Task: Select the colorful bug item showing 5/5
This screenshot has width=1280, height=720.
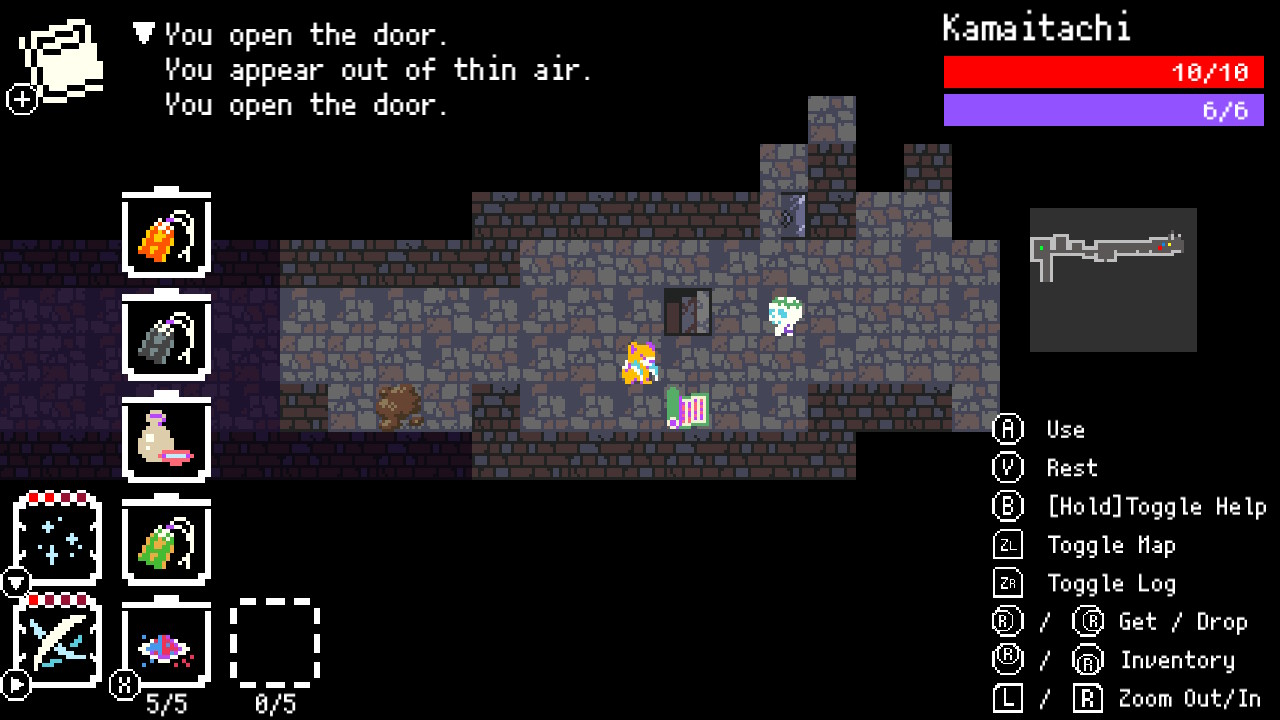Action: (166, 643)
